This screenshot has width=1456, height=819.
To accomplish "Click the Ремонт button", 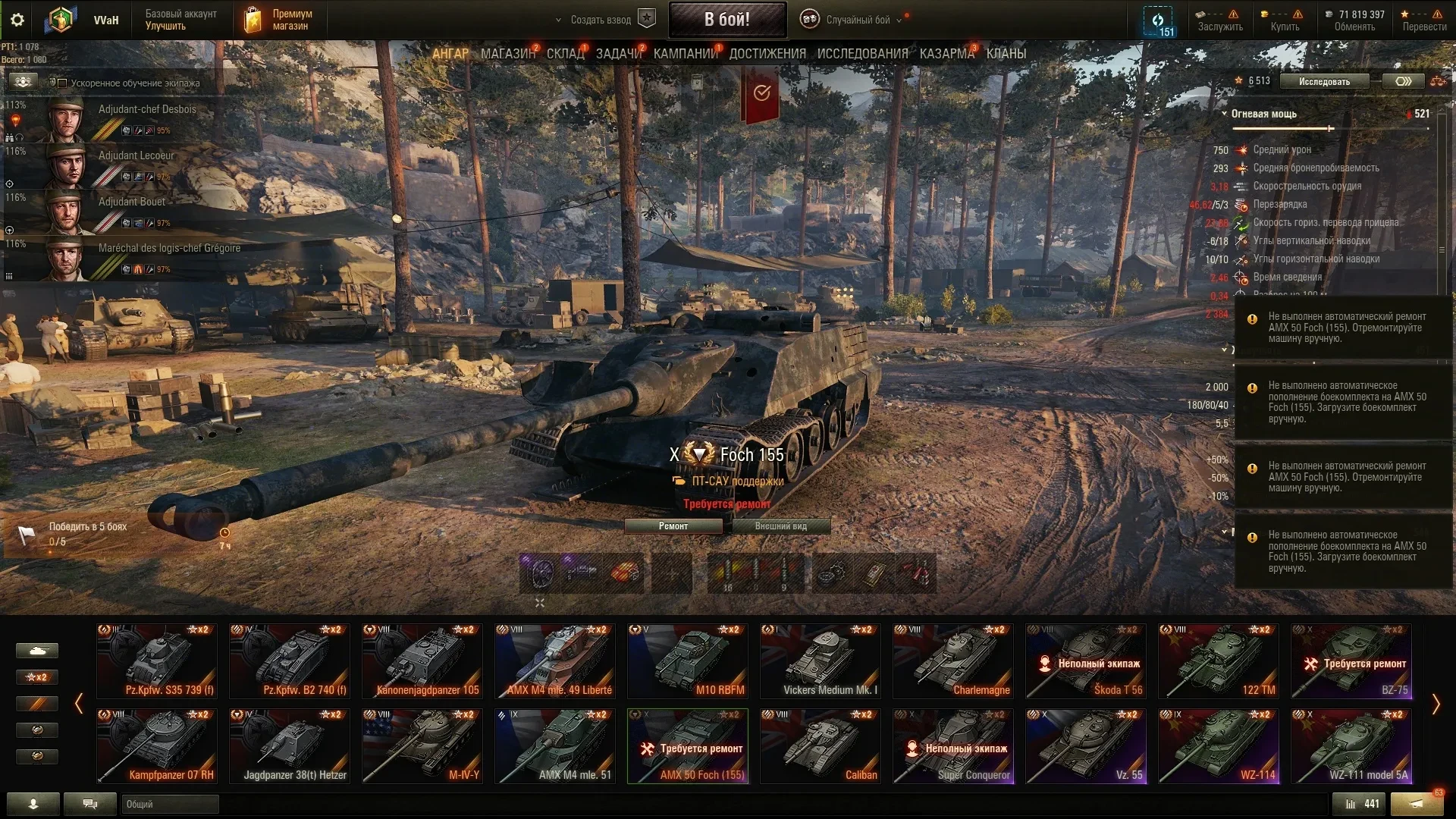I will coord(673,526).
